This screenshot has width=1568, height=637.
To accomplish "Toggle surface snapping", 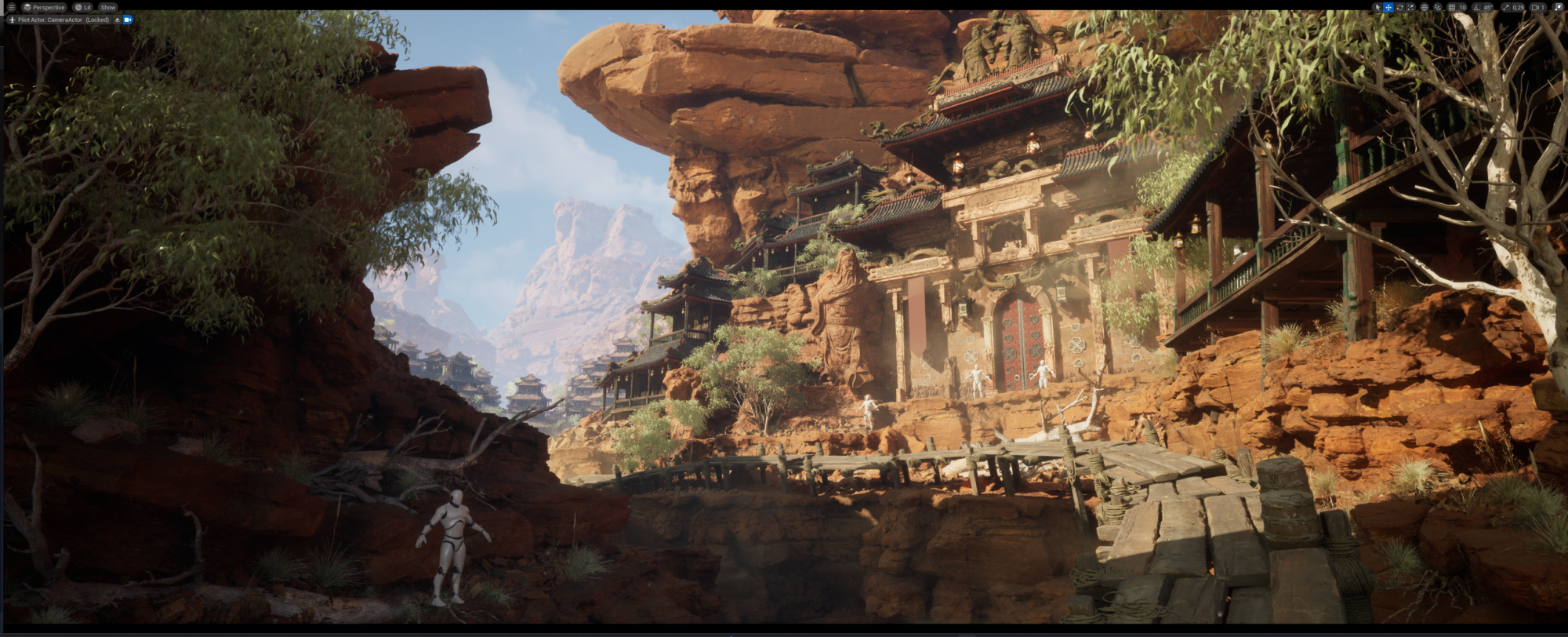I will click(1438, 7).
